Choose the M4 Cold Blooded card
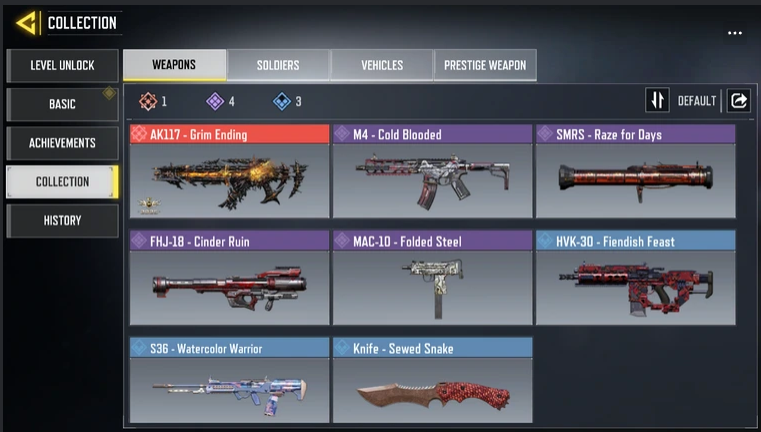The height and width of the screenshot is (432, 761). point(432,172)
